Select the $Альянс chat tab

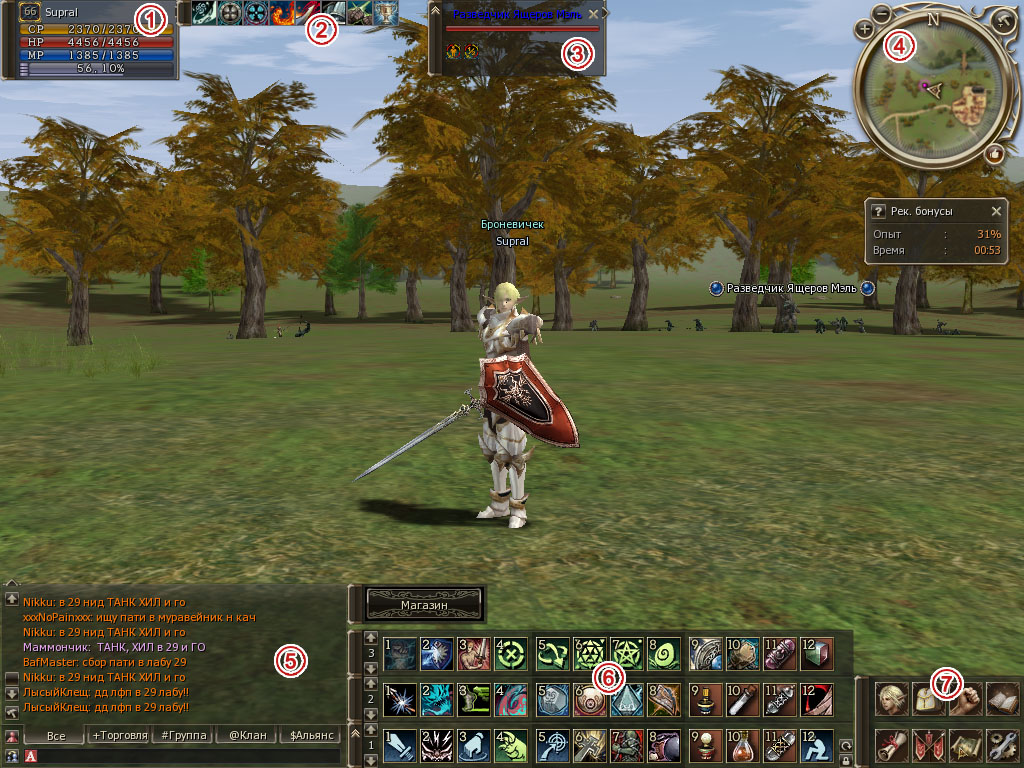pyautogui.click(x=310, y=735)
